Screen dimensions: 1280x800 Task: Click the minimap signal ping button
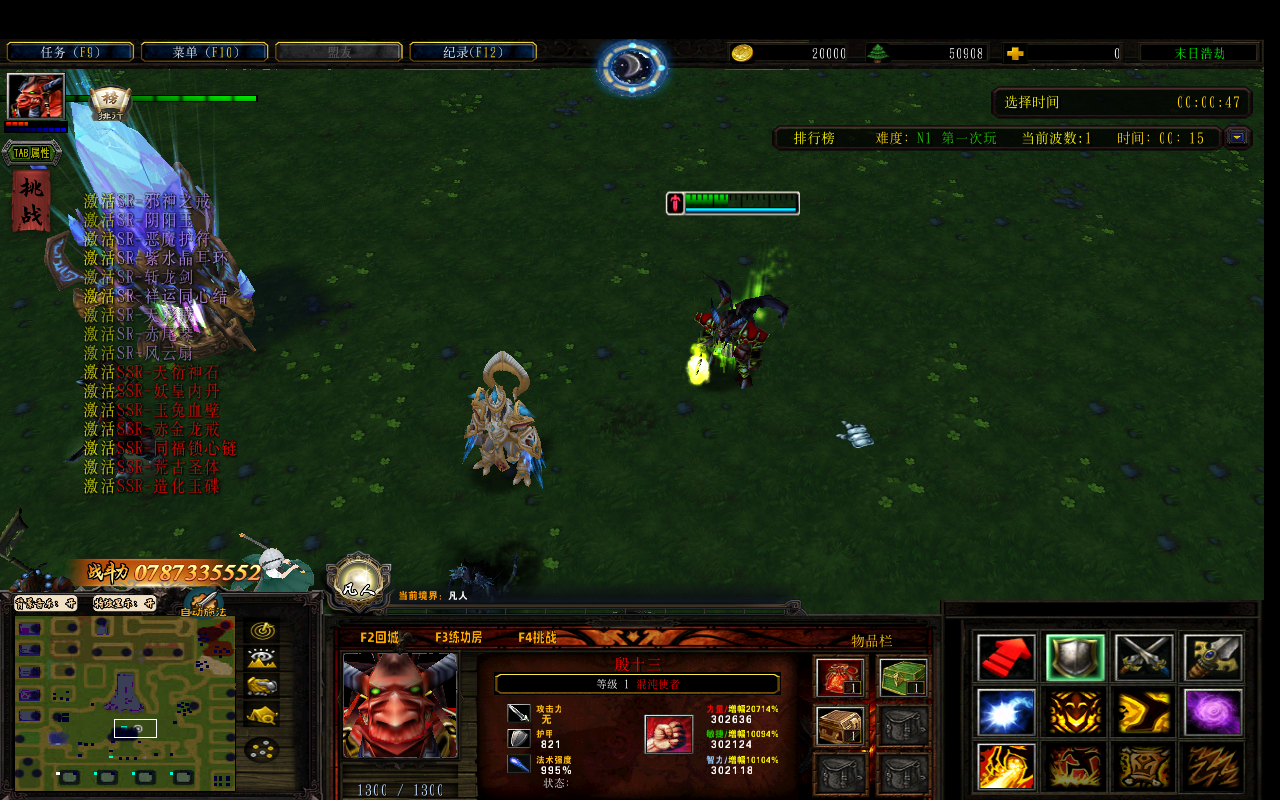pos(262,631)
